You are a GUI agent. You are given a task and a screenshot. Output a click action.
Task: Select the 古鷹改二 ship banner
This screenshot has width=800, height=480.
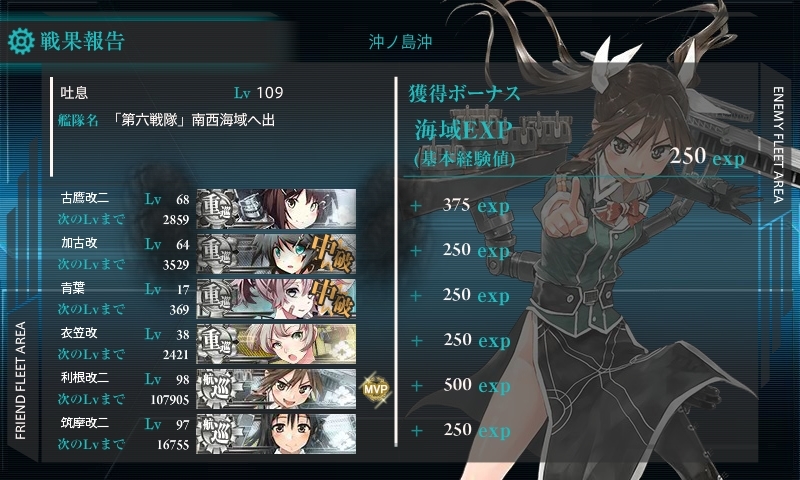(x=276, y=208)
